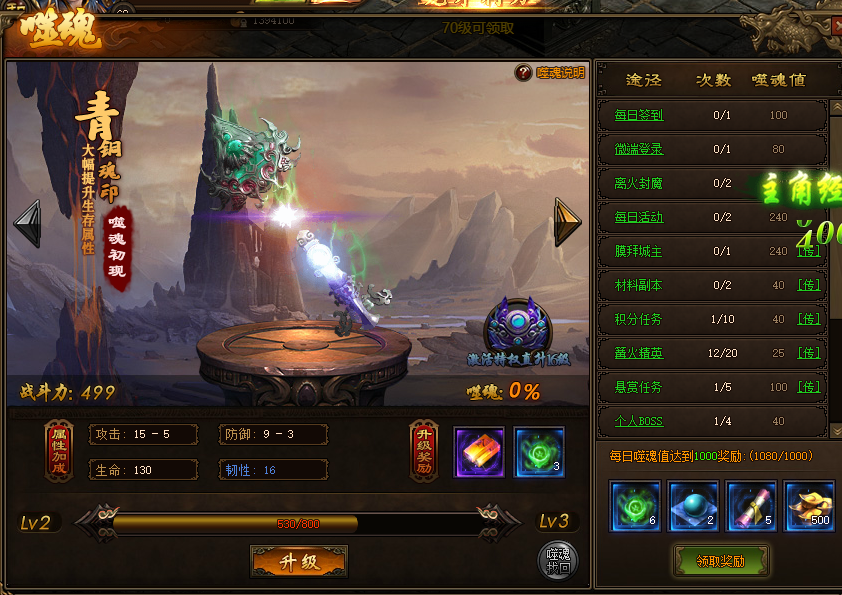Open the 噬魂找回 round button
The height and width of the screenshot is (595, 842).
pyautogui.click(x=557, y=562)
